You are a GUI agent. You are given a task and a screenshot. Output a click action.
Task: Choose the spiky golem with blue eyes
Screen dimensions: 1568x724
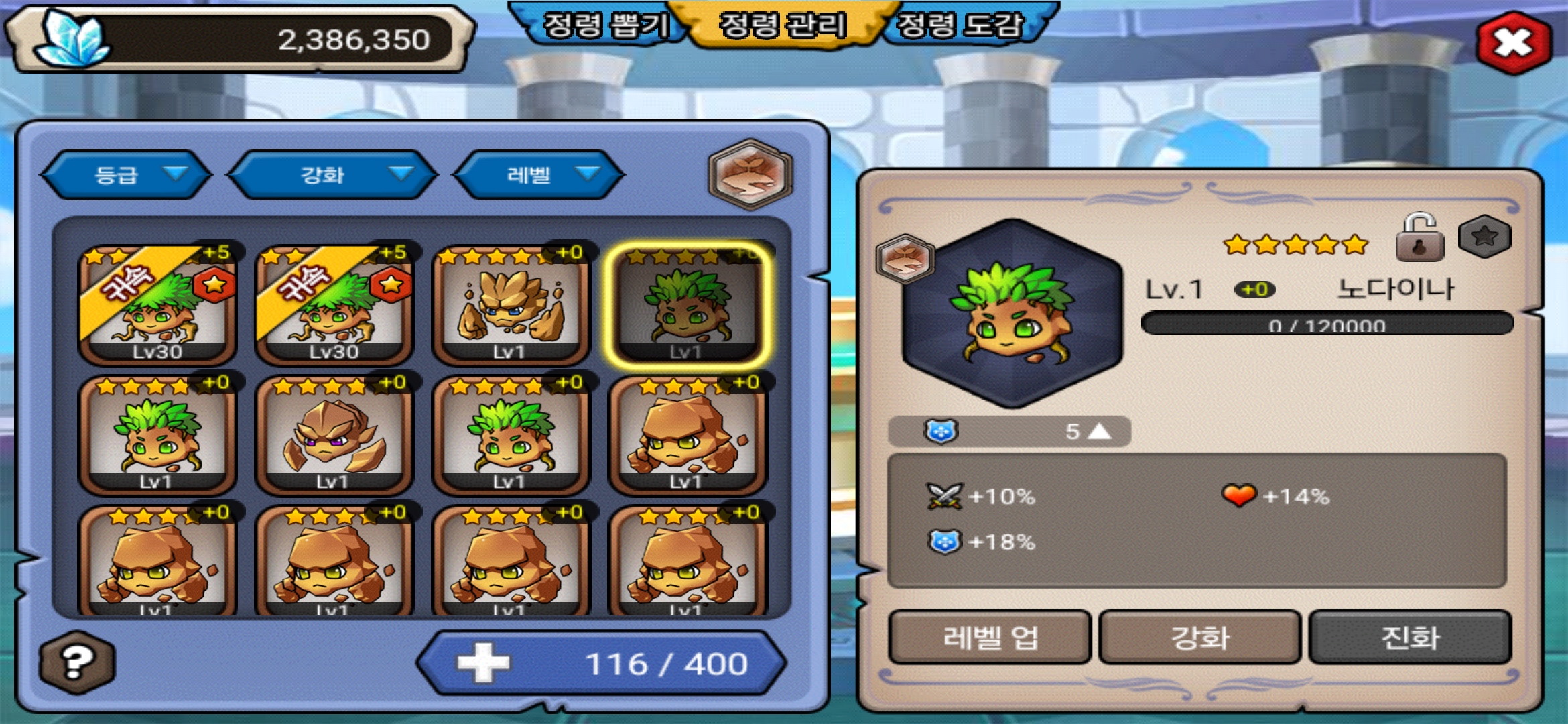(x=511, y=305)
